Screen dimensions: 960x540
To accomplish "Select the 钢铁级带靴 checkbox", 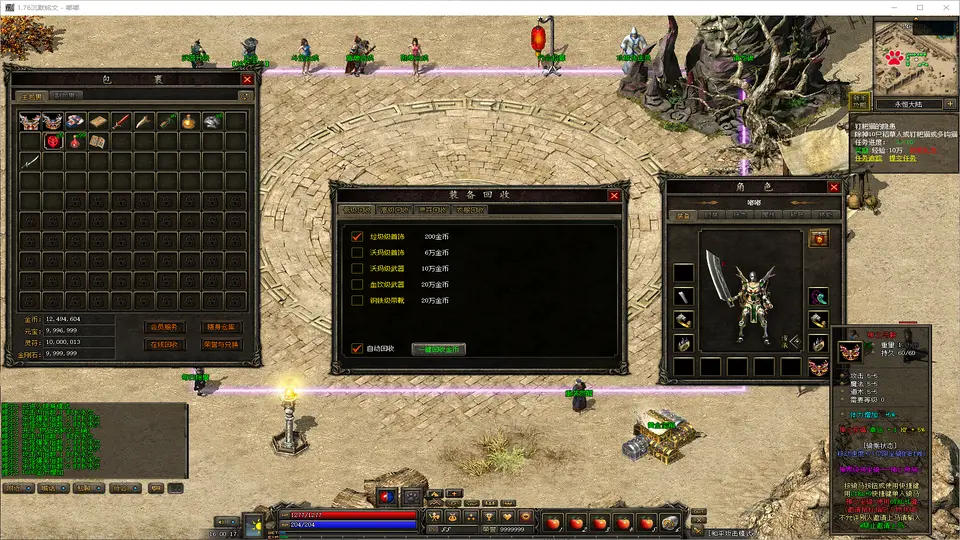I will pos(357,301).
